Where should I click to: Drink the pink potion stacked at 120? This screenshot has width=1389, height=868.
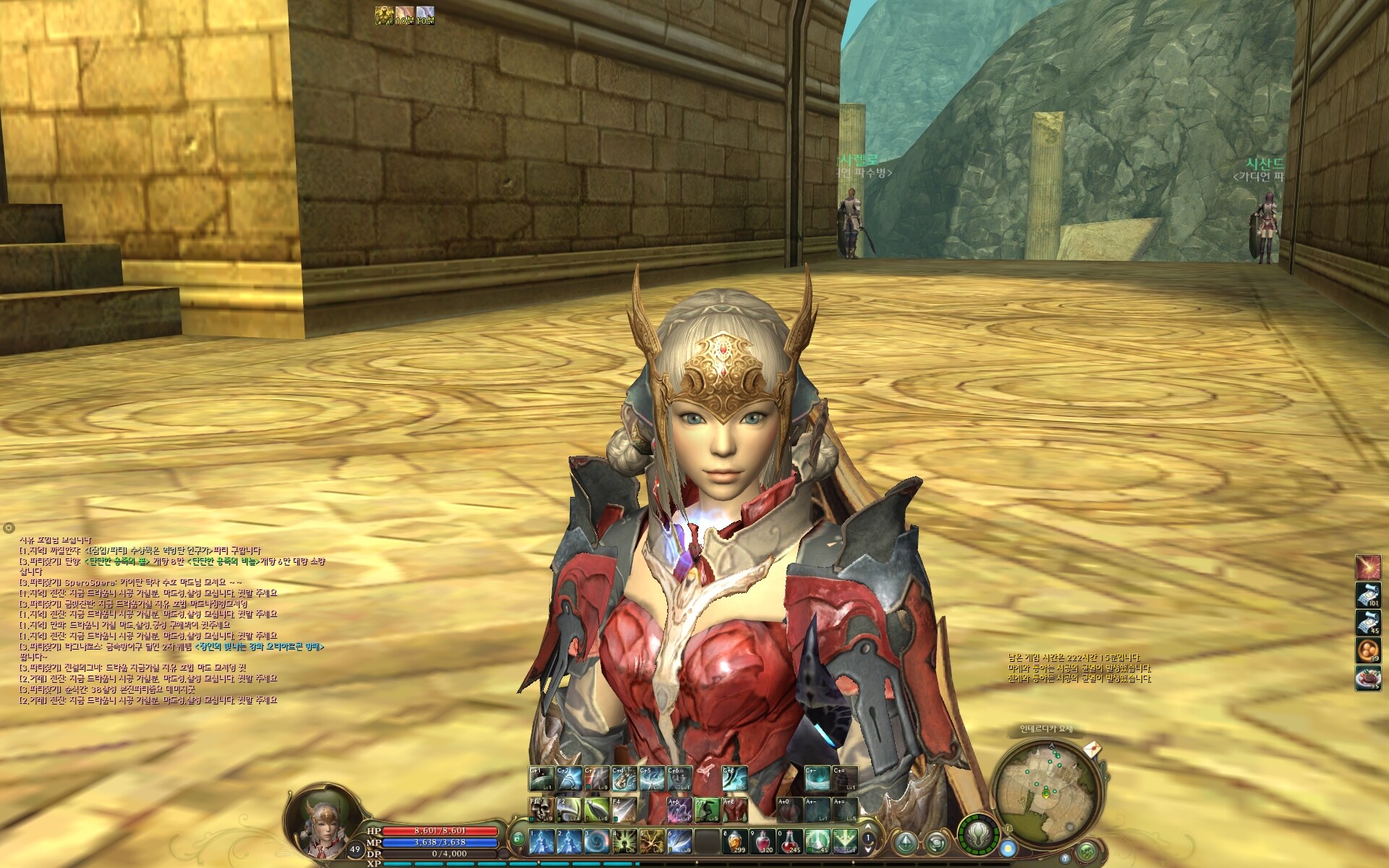pyautogui.click(x=763, y=841)
